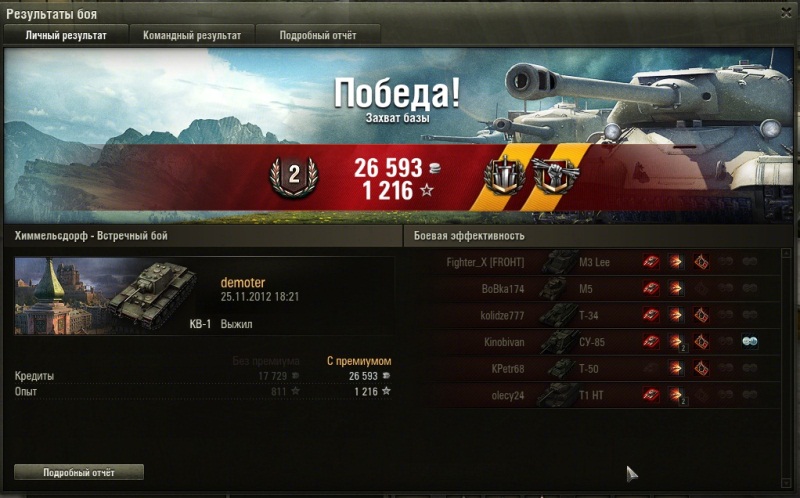Open the Подробный отчёт tab
800x498 pixels.
coord(317,35)
